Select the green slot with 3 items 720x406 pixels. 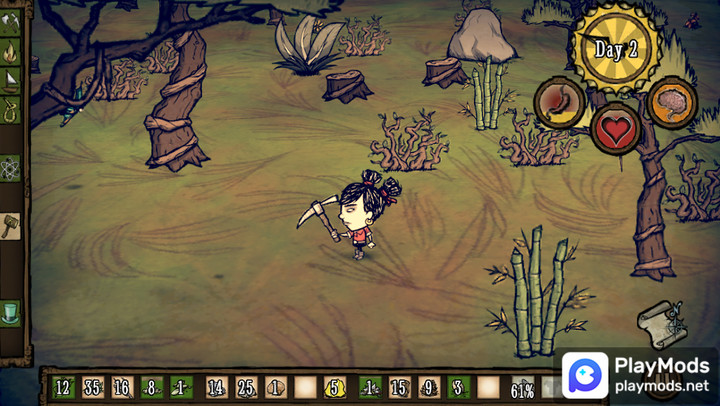(x=458, y=386)
